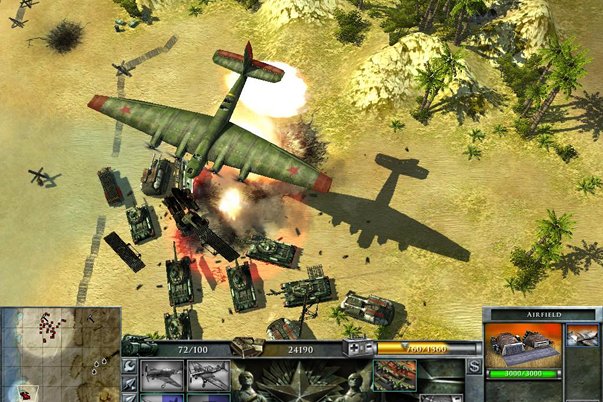The image size is (603, 402).
Task: Select the wrench repair icon
Action: pyautogui.click(x=129, y=367)
